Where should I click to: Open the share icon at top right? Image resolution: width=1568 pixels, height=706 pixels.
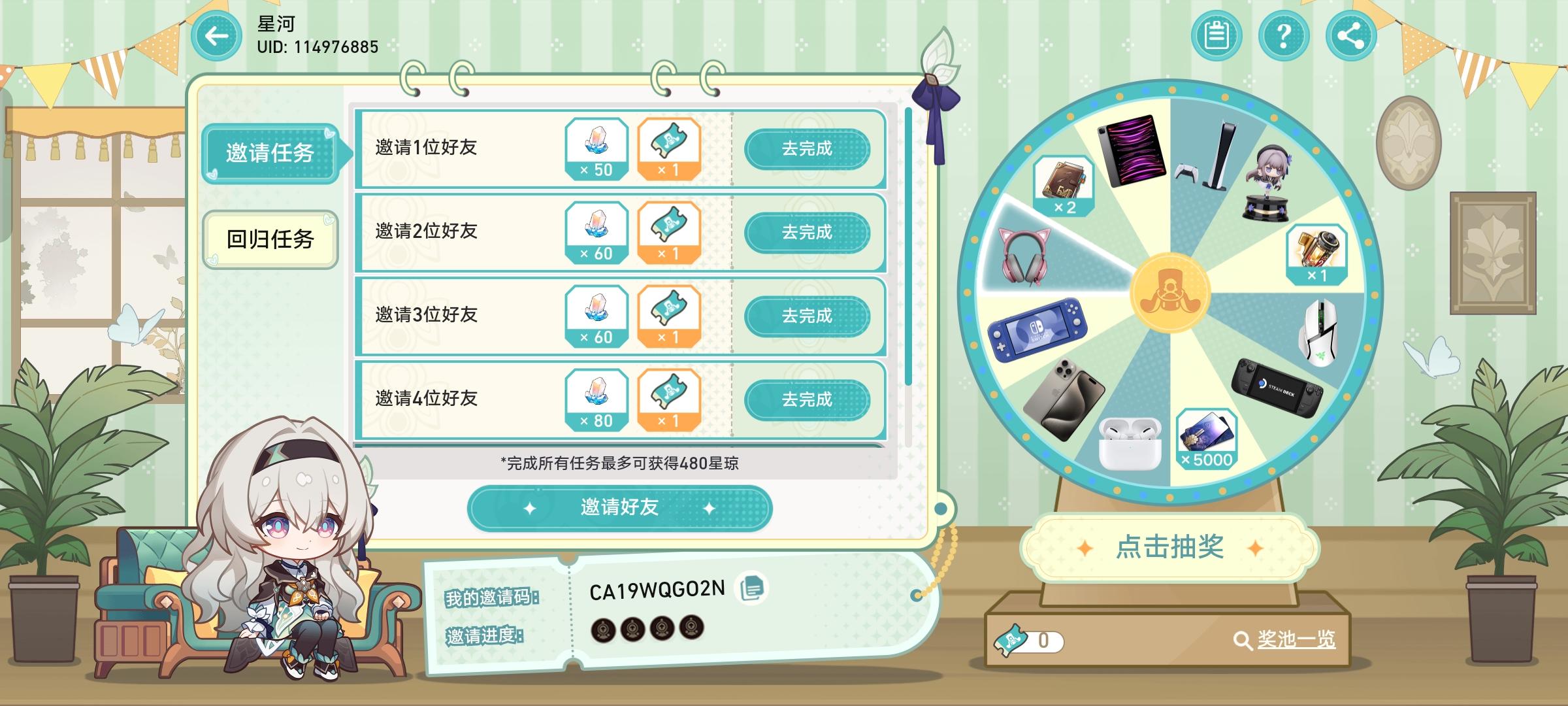pos(1349,36)
